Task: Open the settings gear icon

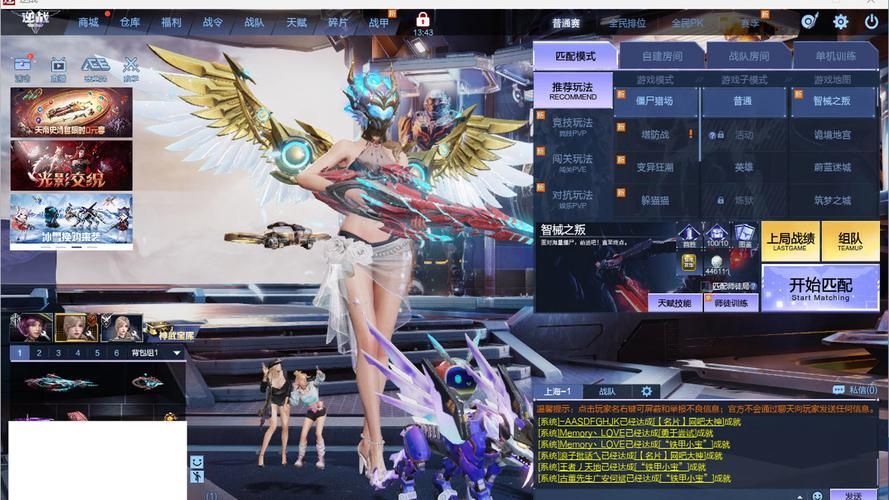Action: point(840,22)
